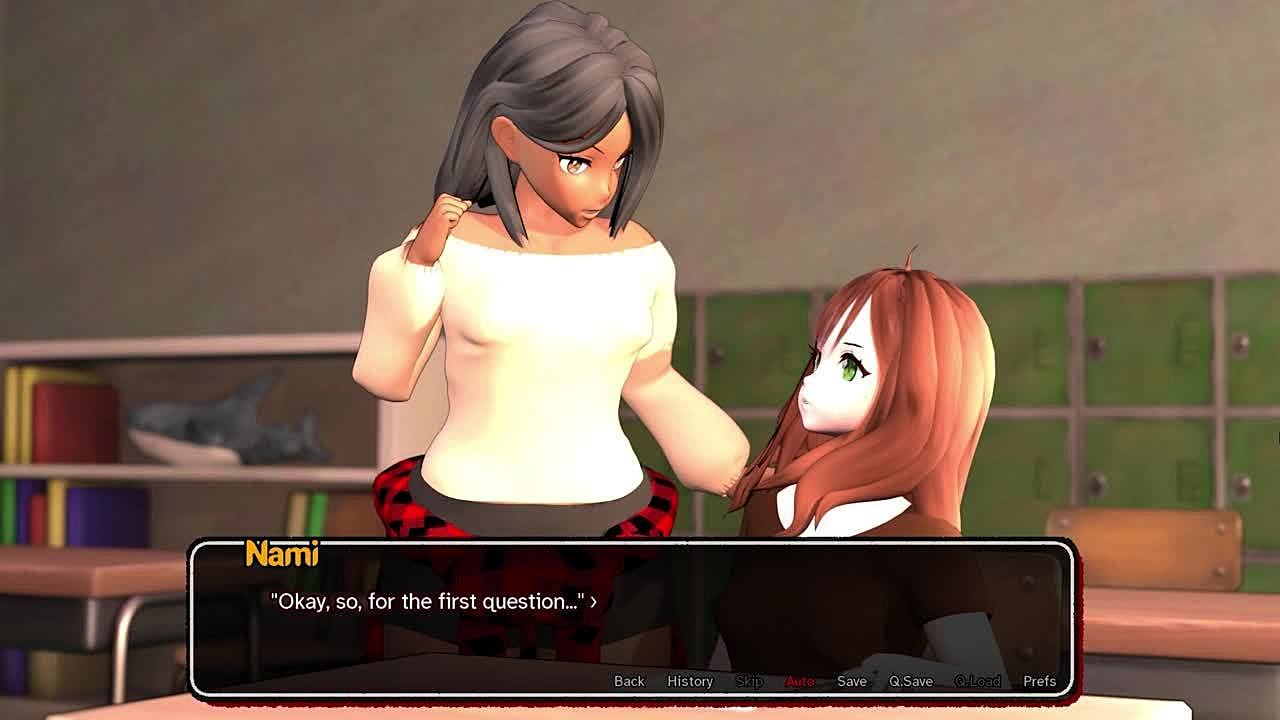Viewport: 1280px width, 720px height.
Task: Toggle Auto advance mode
Action: (x=800, y=681)
